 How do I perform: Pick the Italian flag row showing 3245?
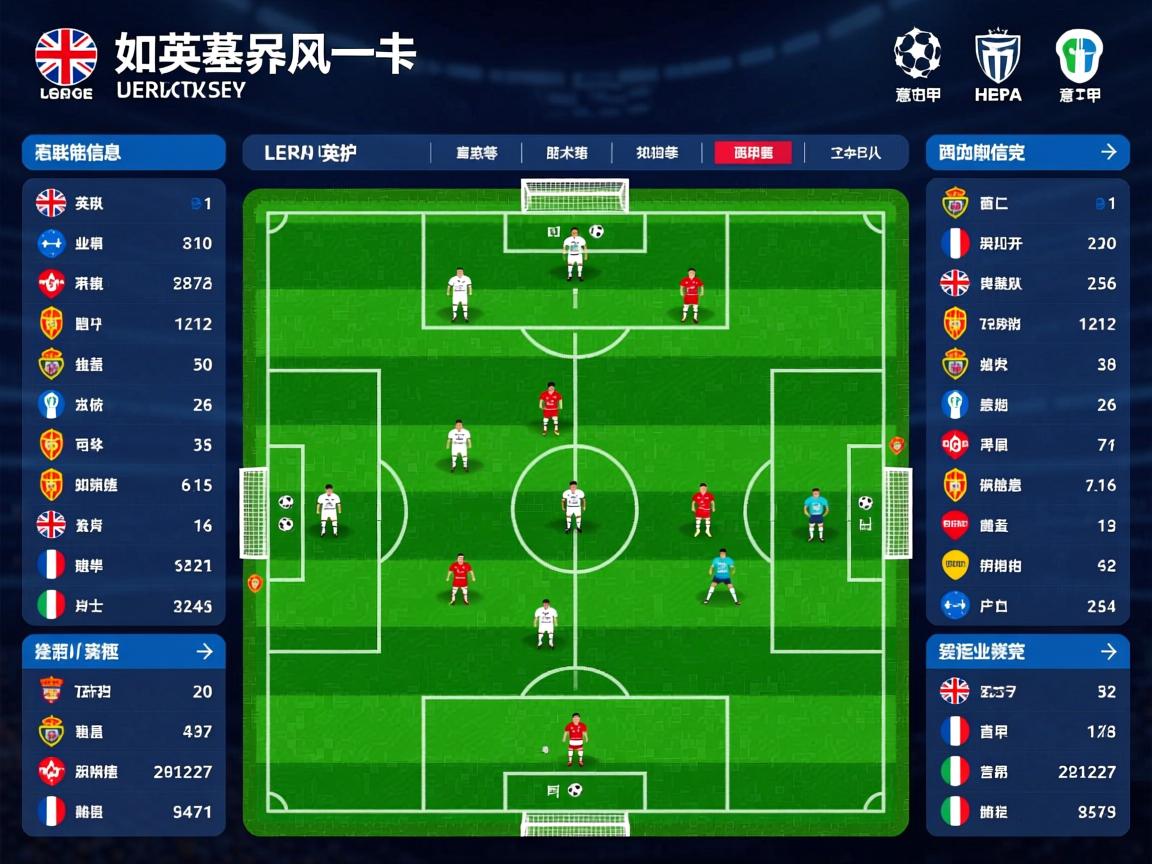124,605
